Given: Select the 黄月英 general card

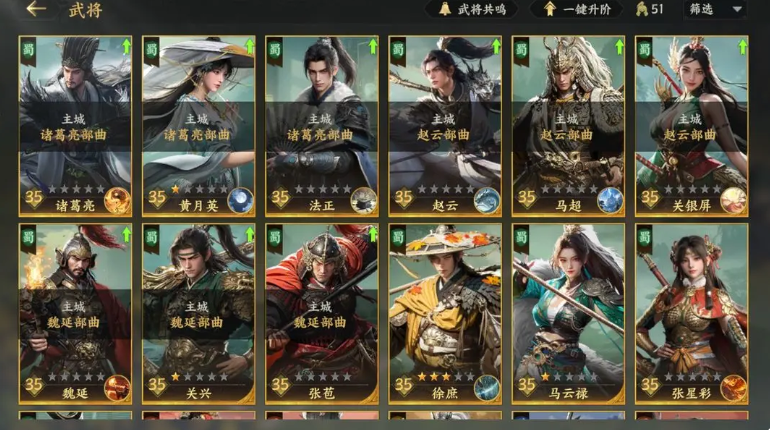Looking at the screenshot, I should click(198, 125).
